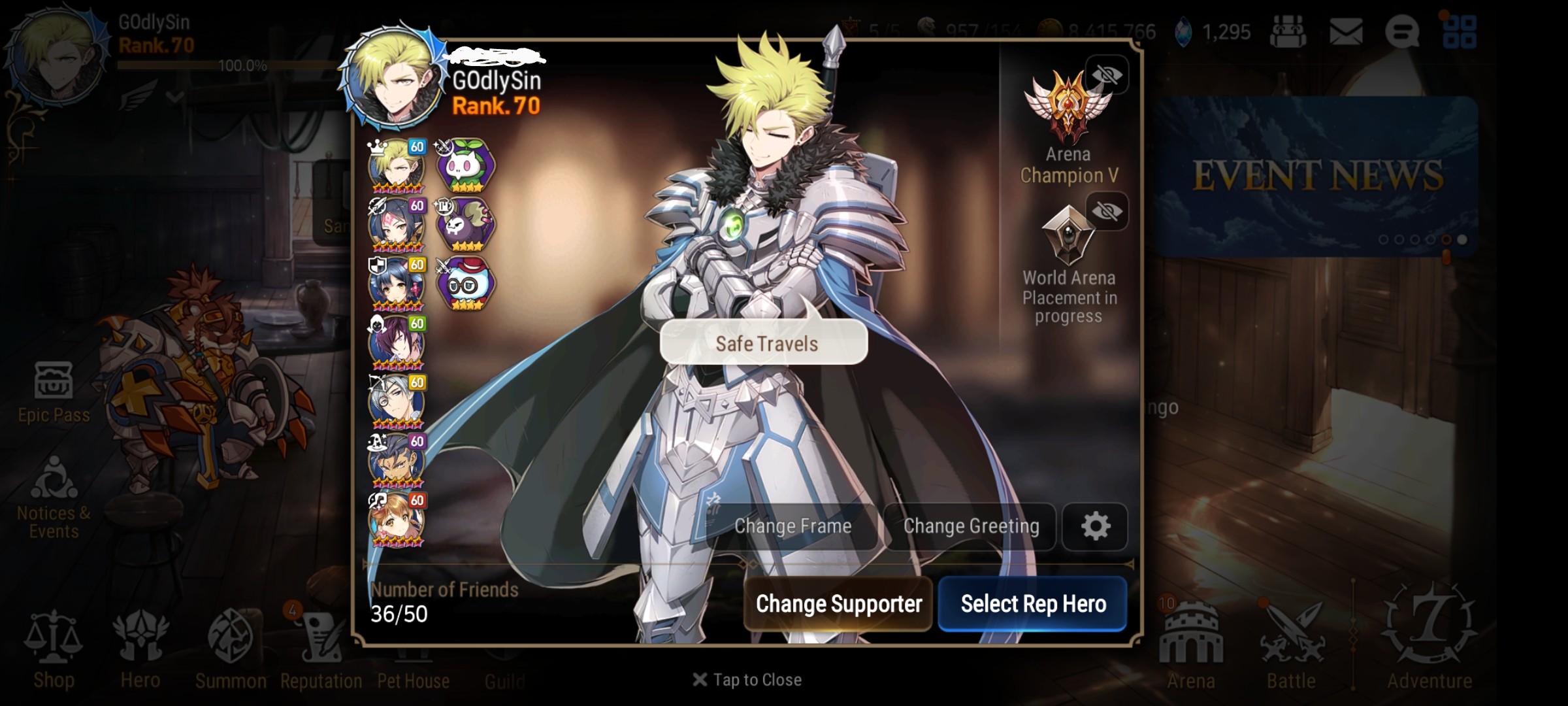Open the profile settings gear toggle panel
The image size is (1568, 706).
tap(1096, 526)
